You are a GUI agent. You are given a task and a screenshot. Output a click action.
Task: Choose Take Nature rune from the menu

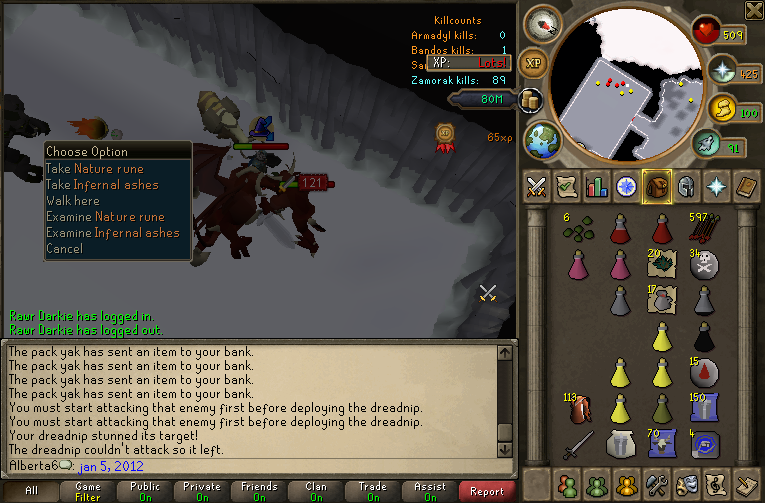pyautogui.click(x=95, y=169)
